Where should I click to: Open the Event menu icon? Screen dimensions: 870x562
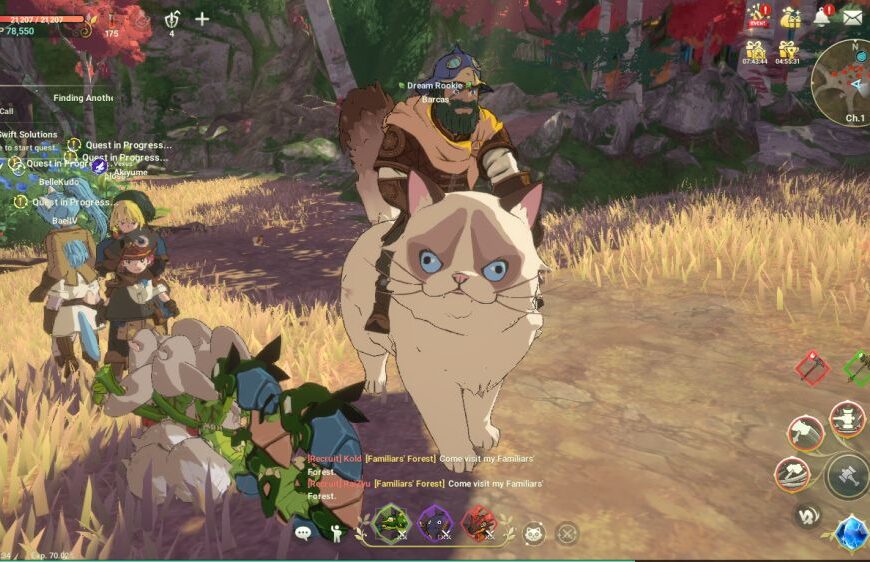pyautogui.click(x=757, y=16)
